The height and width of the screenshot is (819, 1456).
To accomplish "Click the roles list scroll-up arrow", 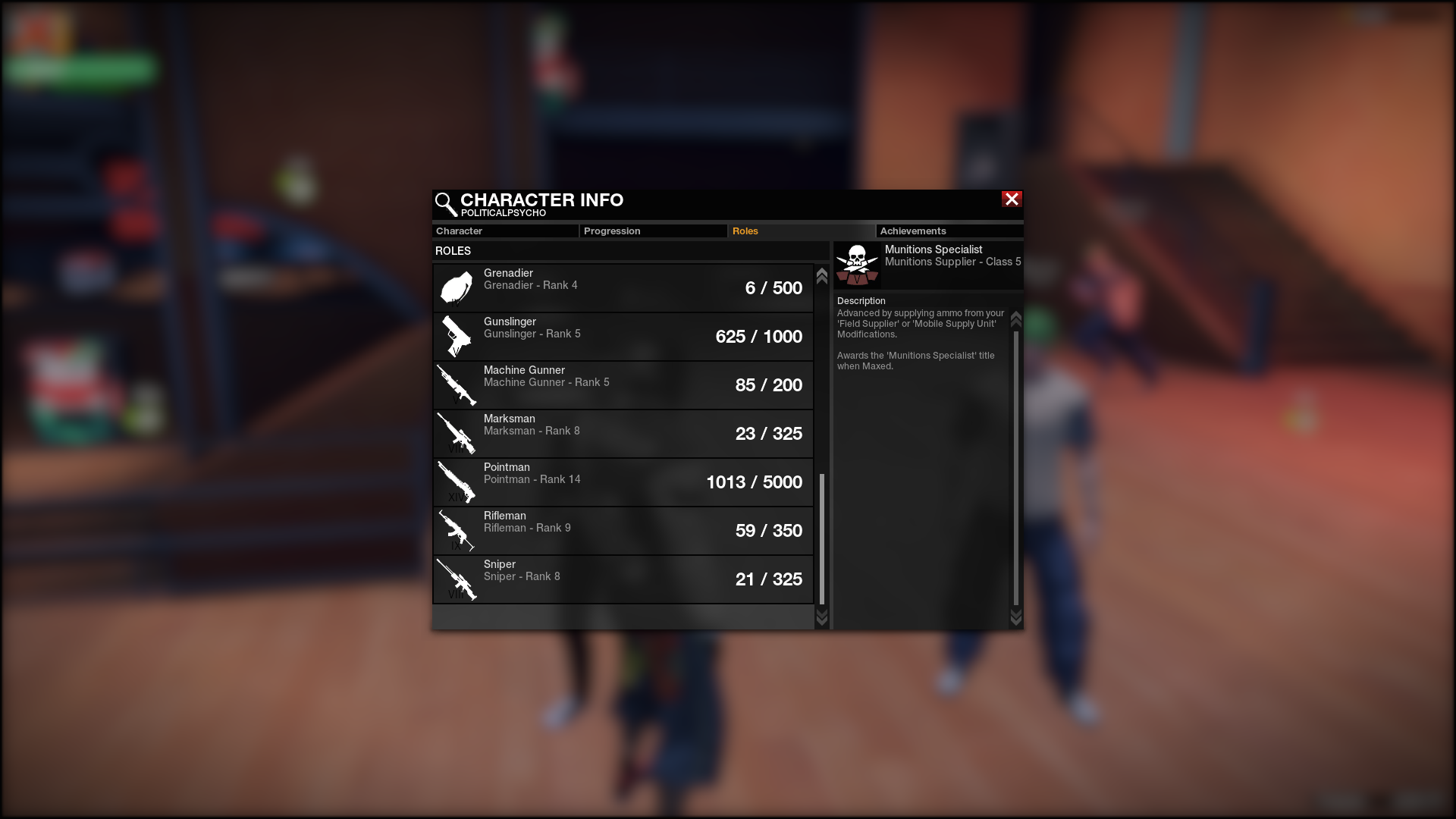I will coord(821,276).
